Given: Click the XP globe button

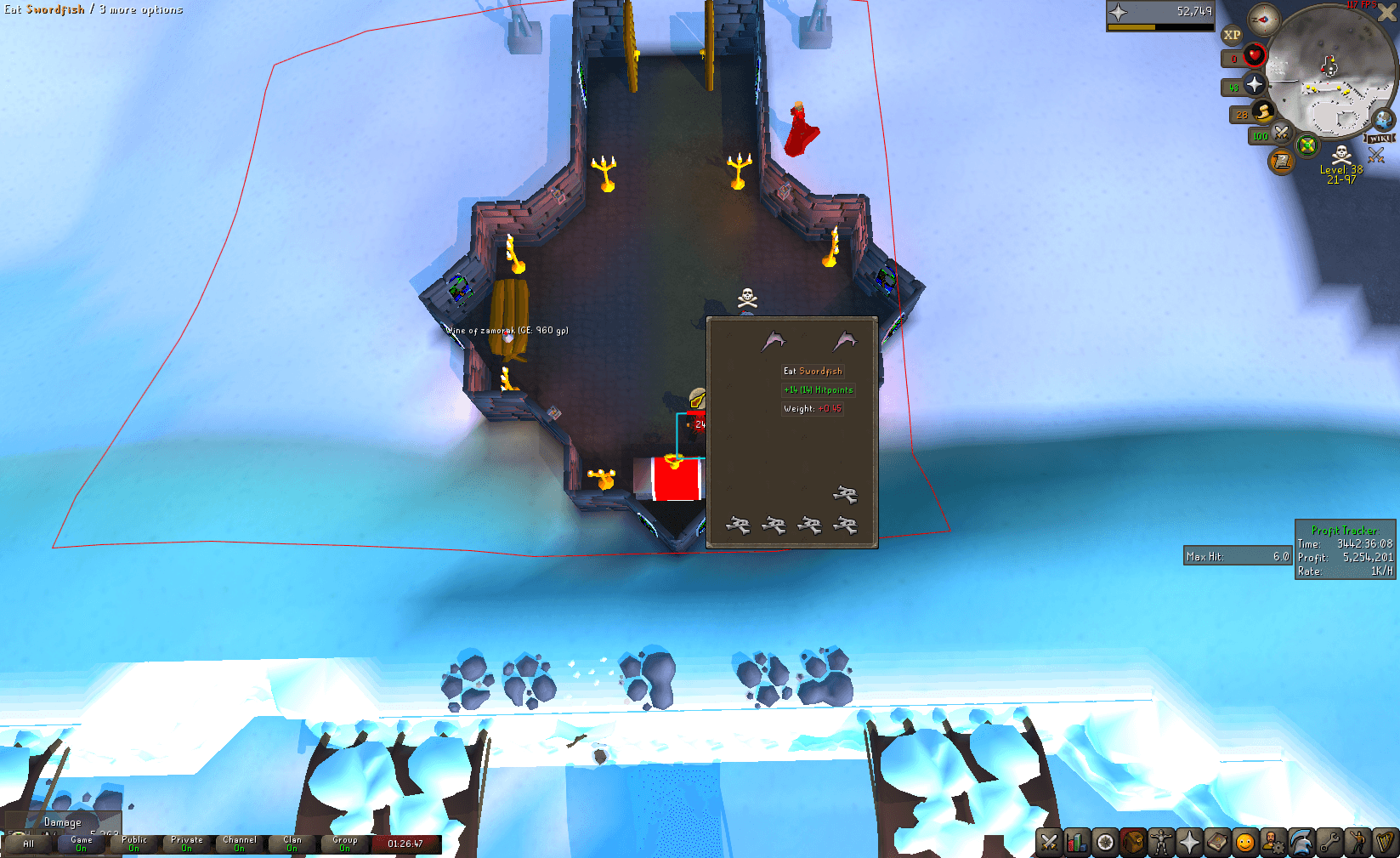Looking at the screenshot, I should 1231,34.
